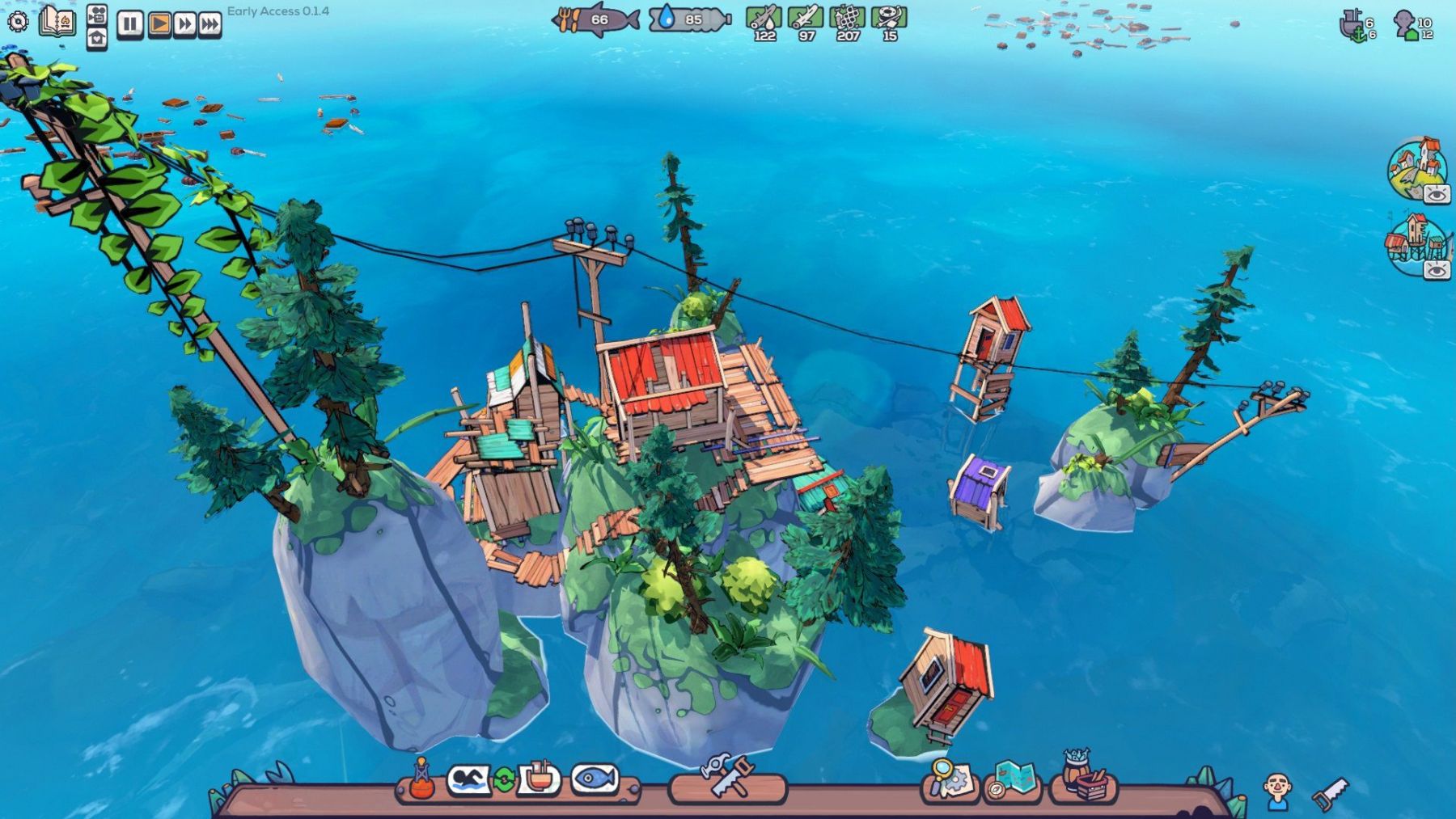Select the blue fish button
This screenshot has width=1456, height=819.
coord(595,779)
